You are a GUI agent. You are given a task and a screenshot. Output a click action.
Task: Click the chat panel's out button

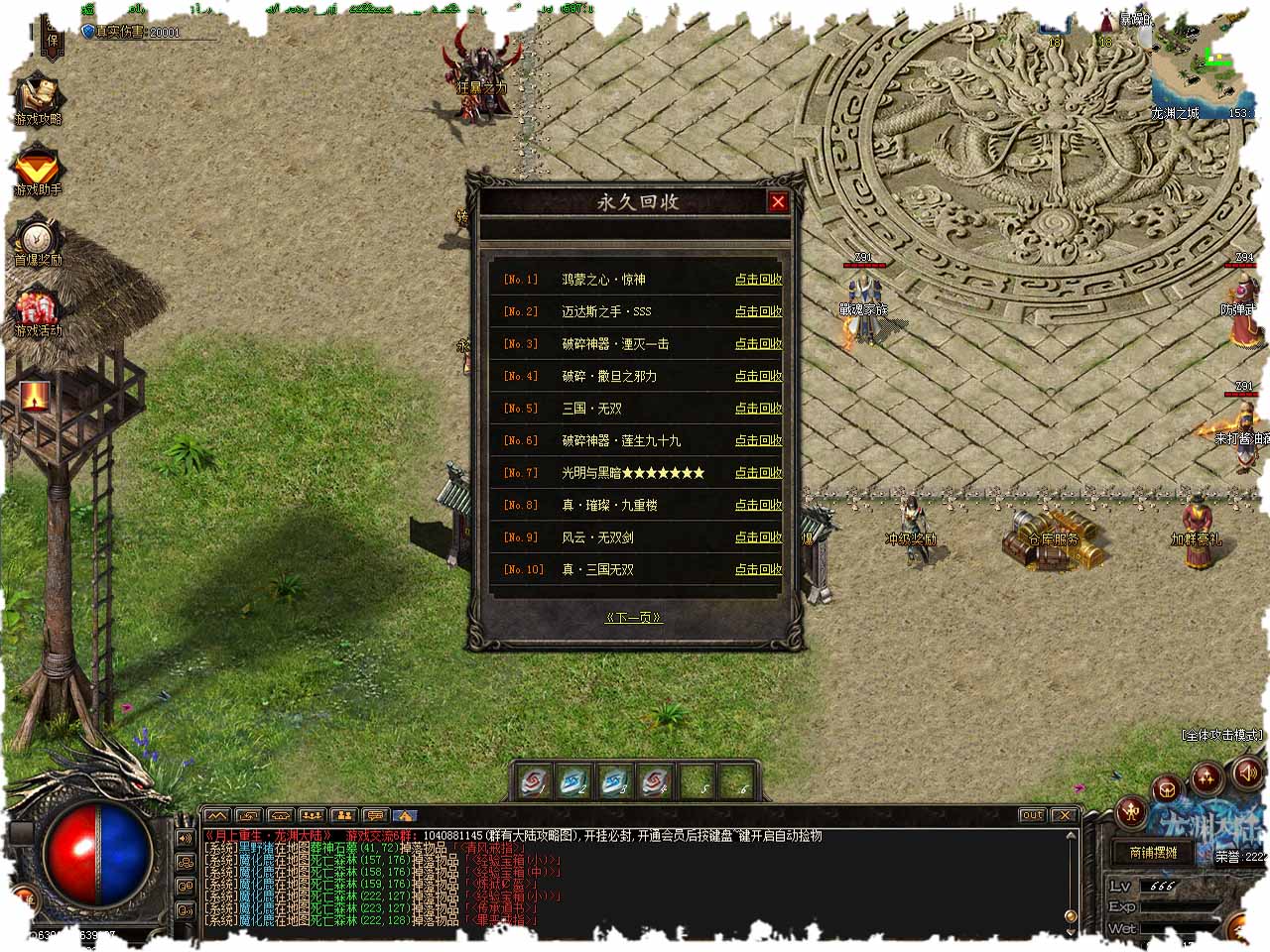[x=1032, y=815]
